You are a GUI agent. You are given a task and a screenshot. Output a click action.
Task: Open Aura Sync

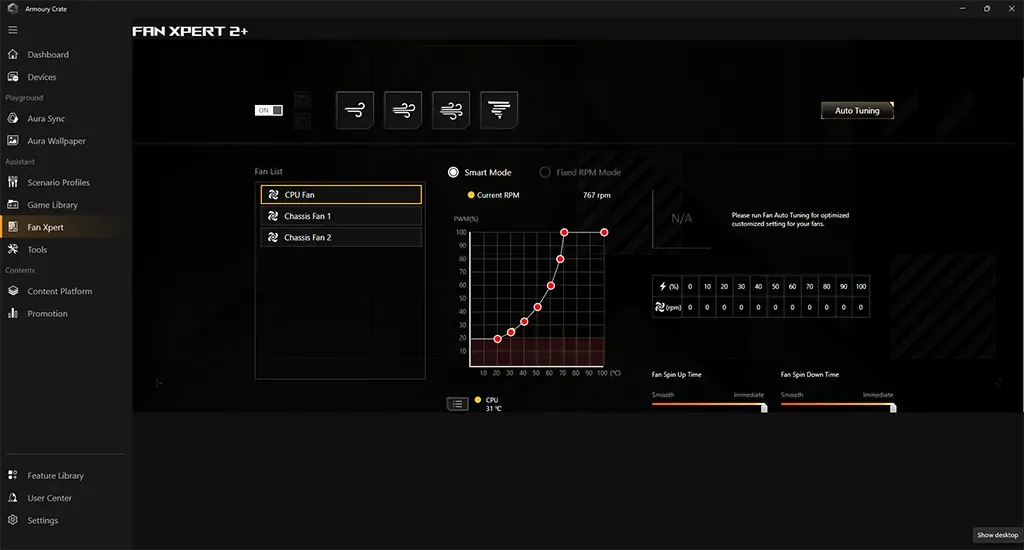click(x=46, y=119)
